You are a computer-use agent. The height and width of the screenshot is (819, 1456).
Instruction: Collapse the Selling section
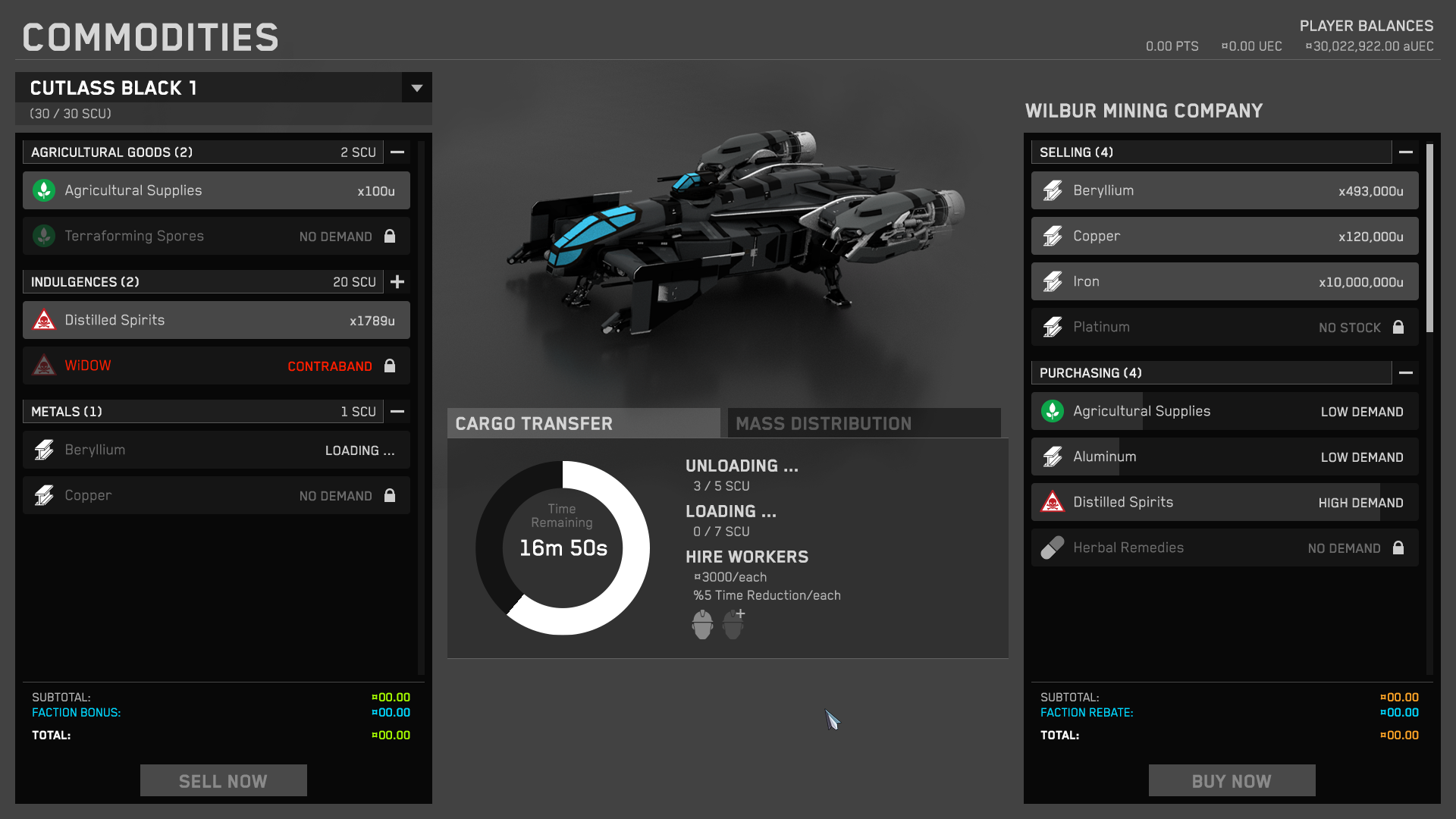click(x=1406, y=152)
